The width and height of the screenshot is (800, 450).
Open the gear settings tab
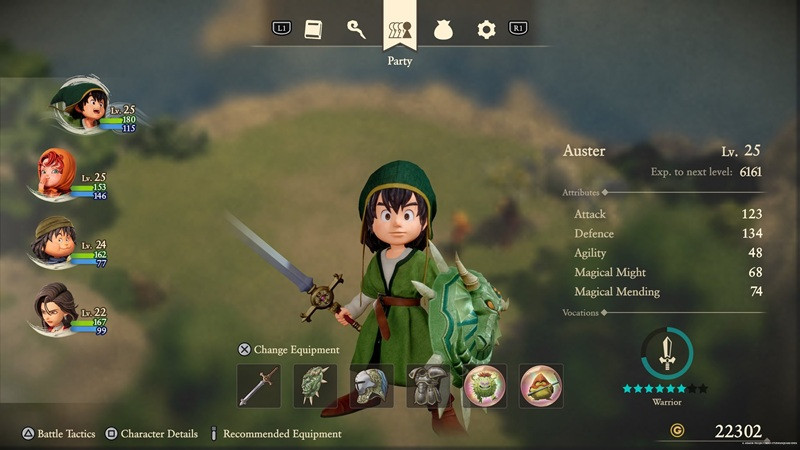click(486, 30)
